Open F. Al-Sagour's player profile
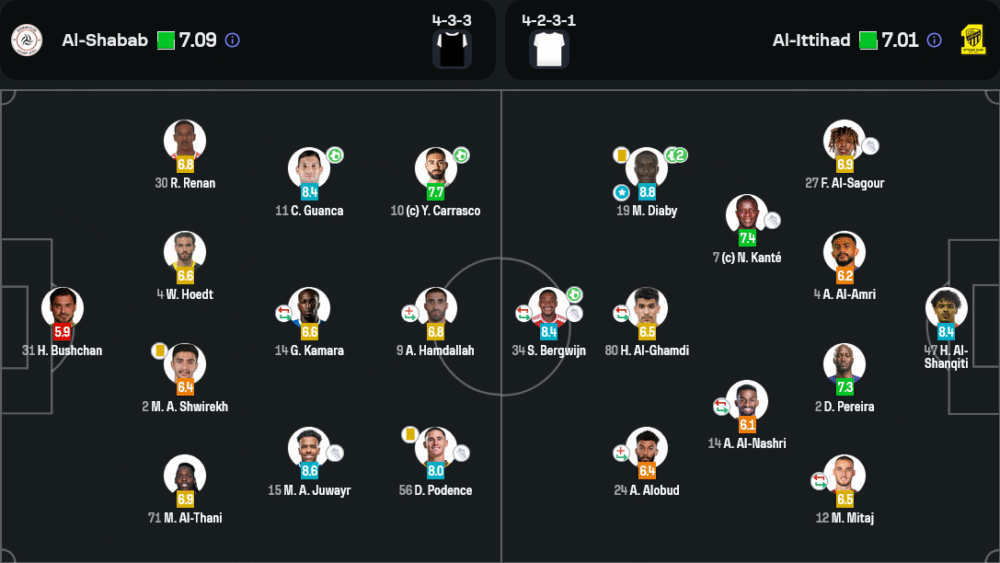Screen dimensions: 1000x563 point(844,140)
